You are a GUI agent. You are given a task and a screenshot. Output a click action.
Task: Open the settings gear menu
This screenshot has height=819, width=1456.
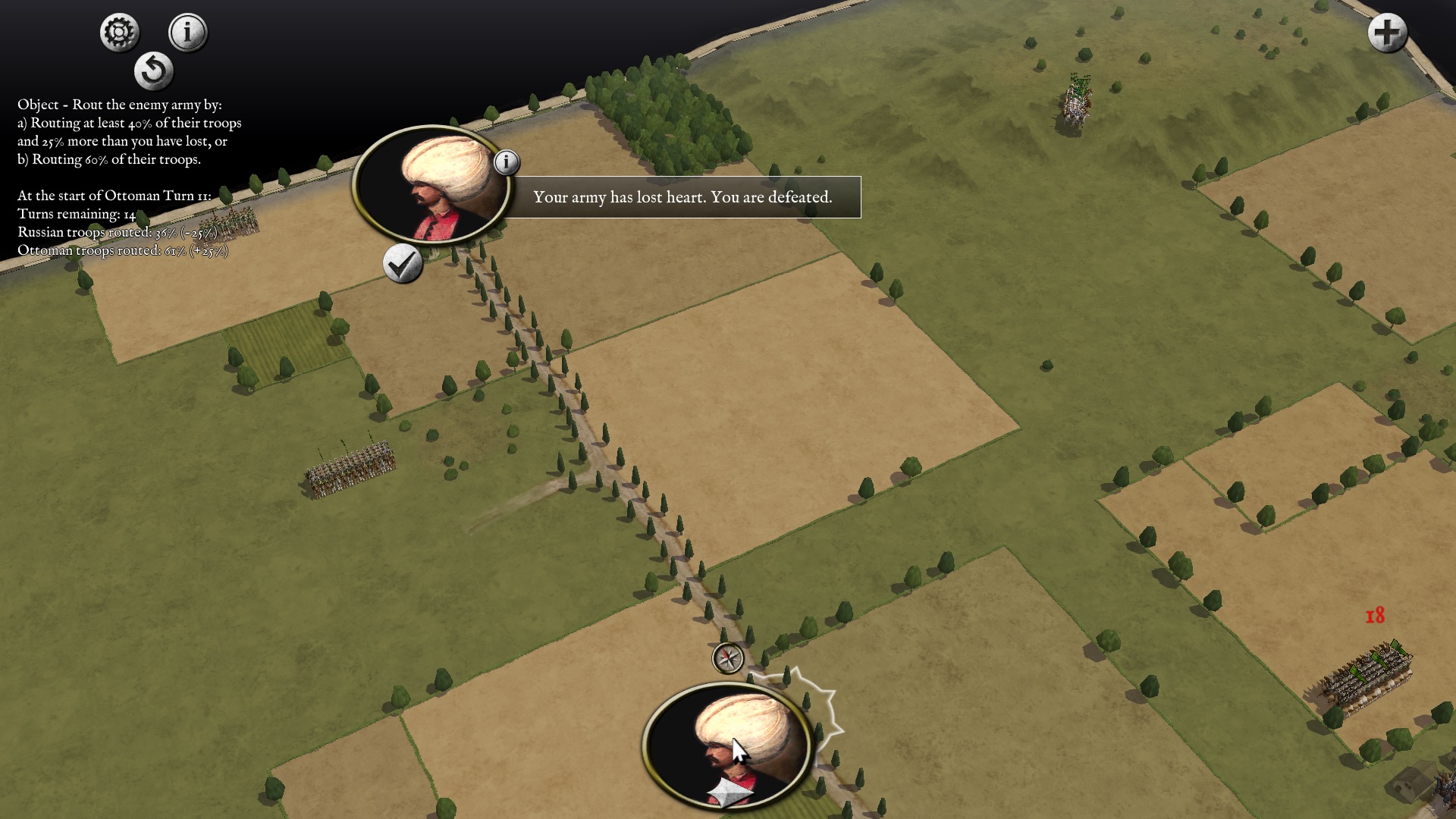click(119, 33)
